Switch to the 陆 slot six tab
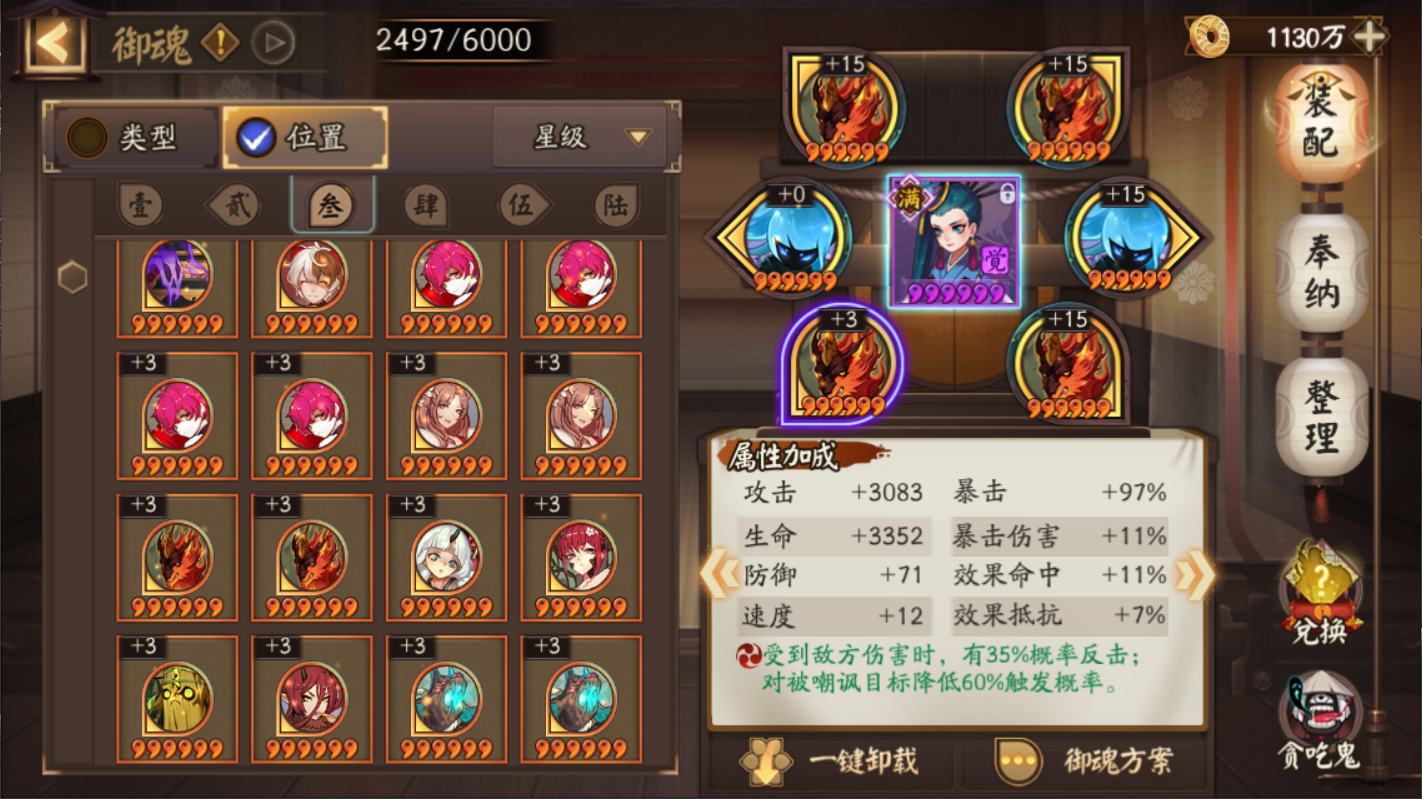This screenshot has height=799, width=1422. [x=617, y=205]
